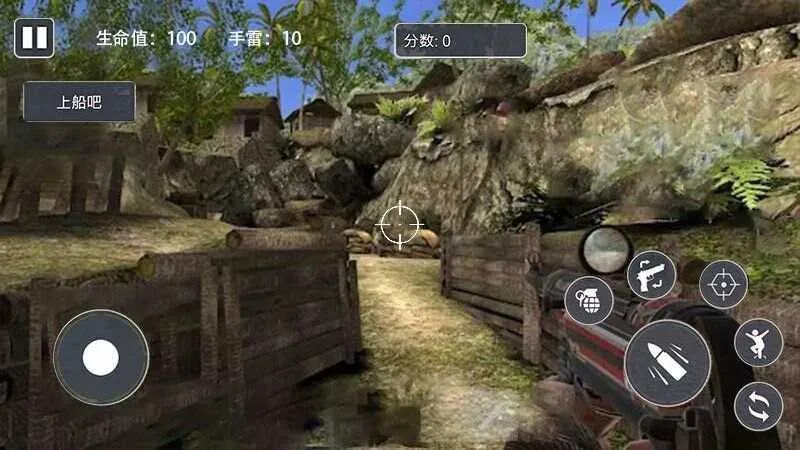Throw a grenade with the grenade icon
Screen dimensions: 800x450
[589, 301]
